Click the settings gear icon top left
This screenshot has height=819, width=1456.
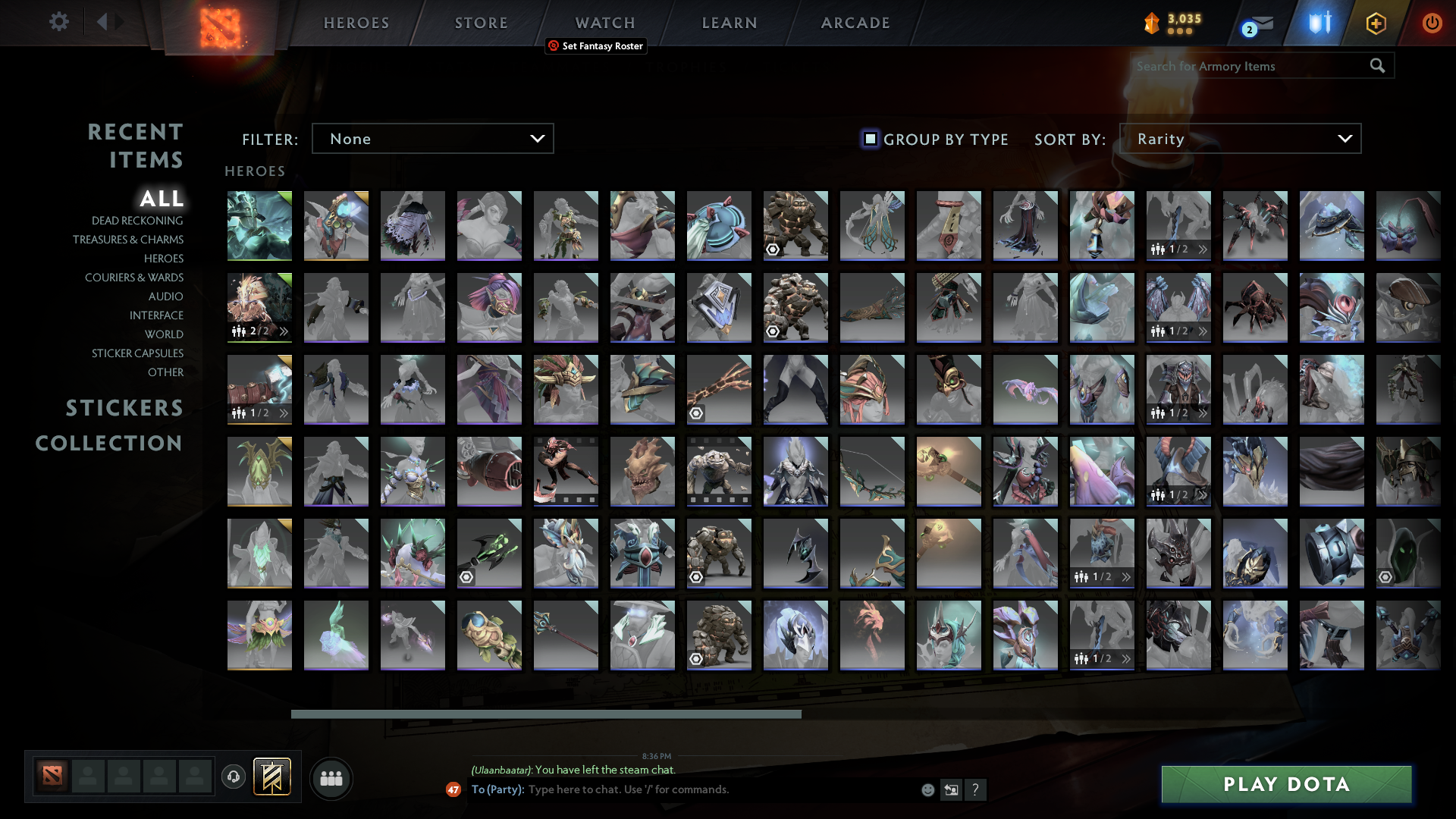coord(59,22)
